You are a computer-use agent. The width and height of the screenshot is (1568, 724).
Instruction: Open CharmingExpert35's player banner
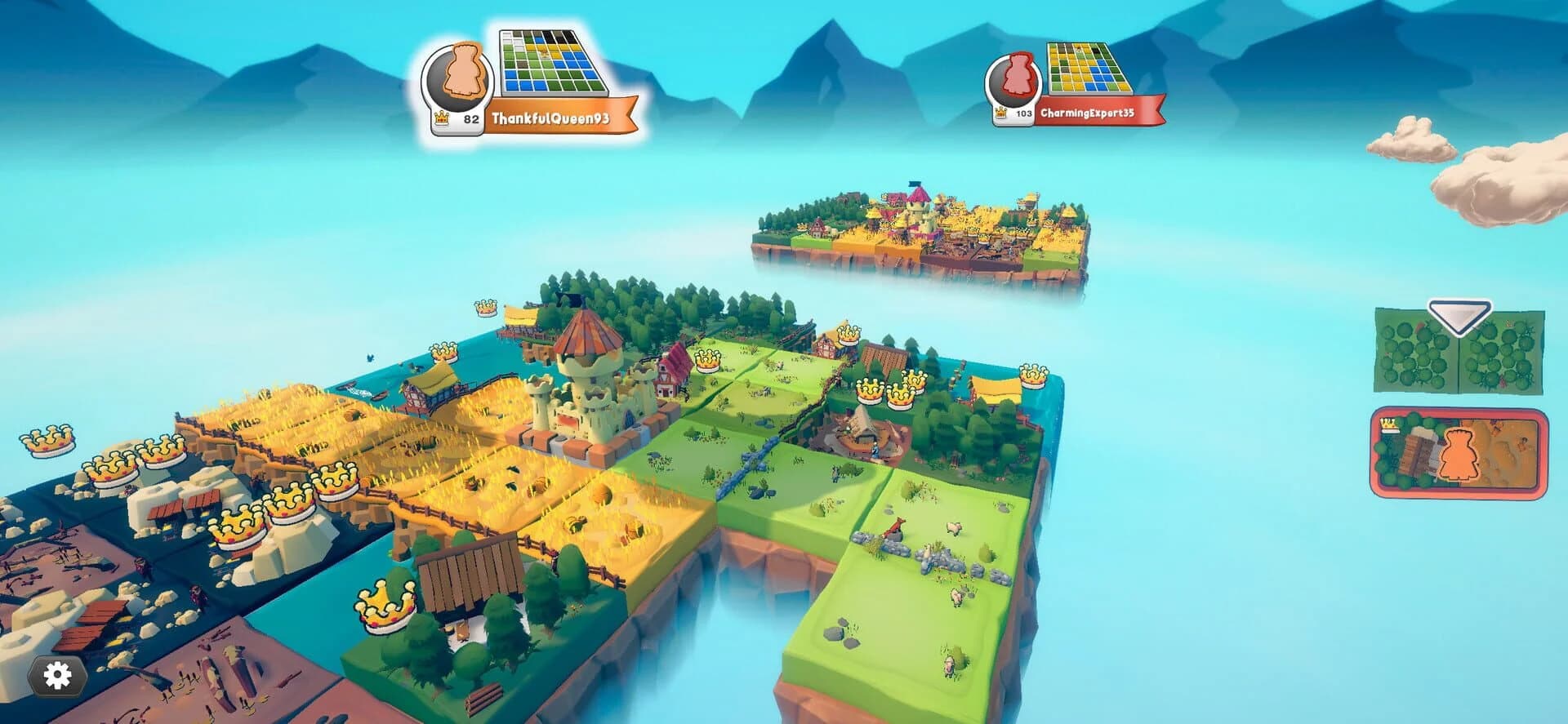(x=1087, y=112)
